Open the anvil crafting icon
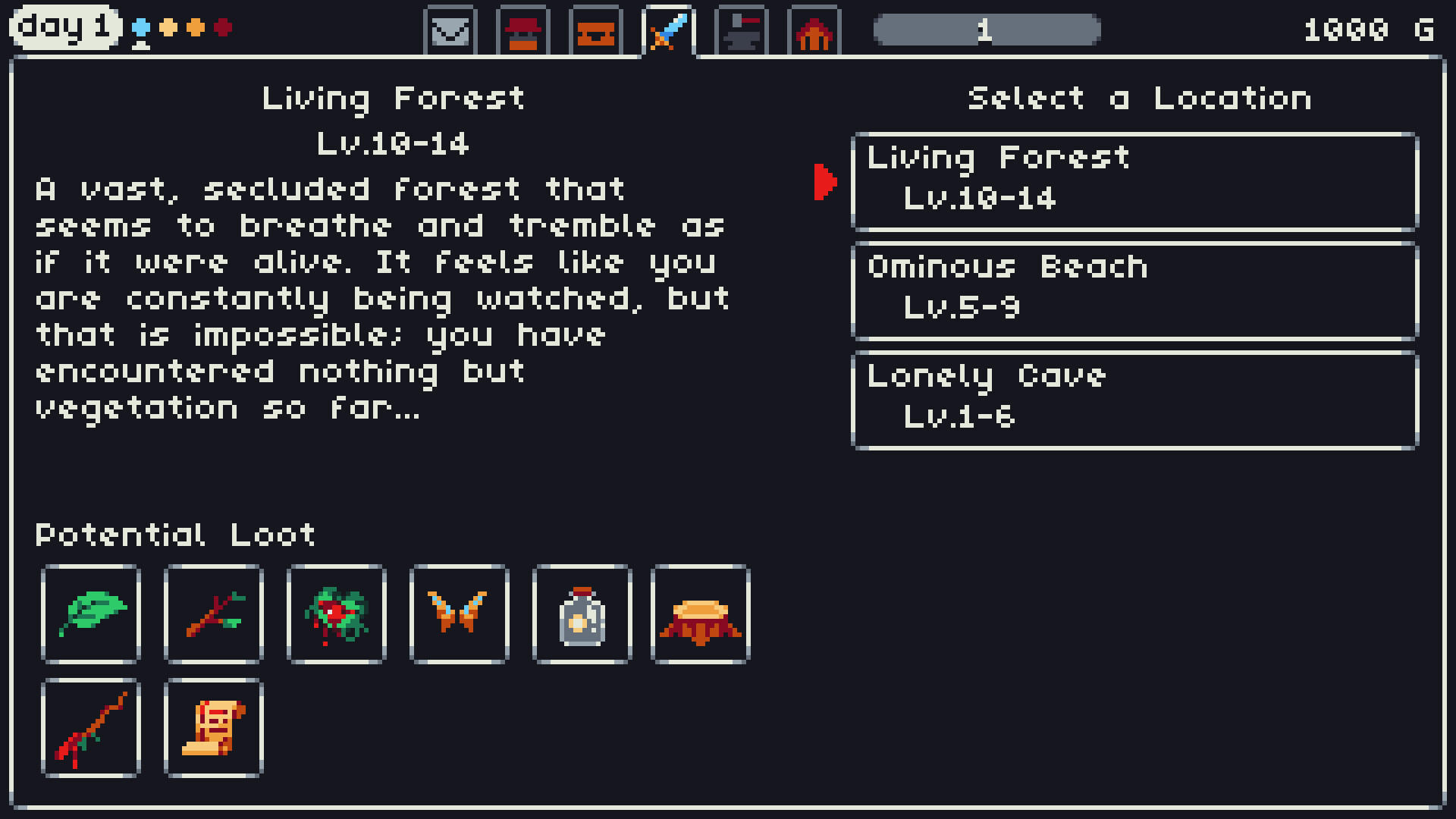The height and width of the screenshot is (819, 1456). click(x=741, y=30)
